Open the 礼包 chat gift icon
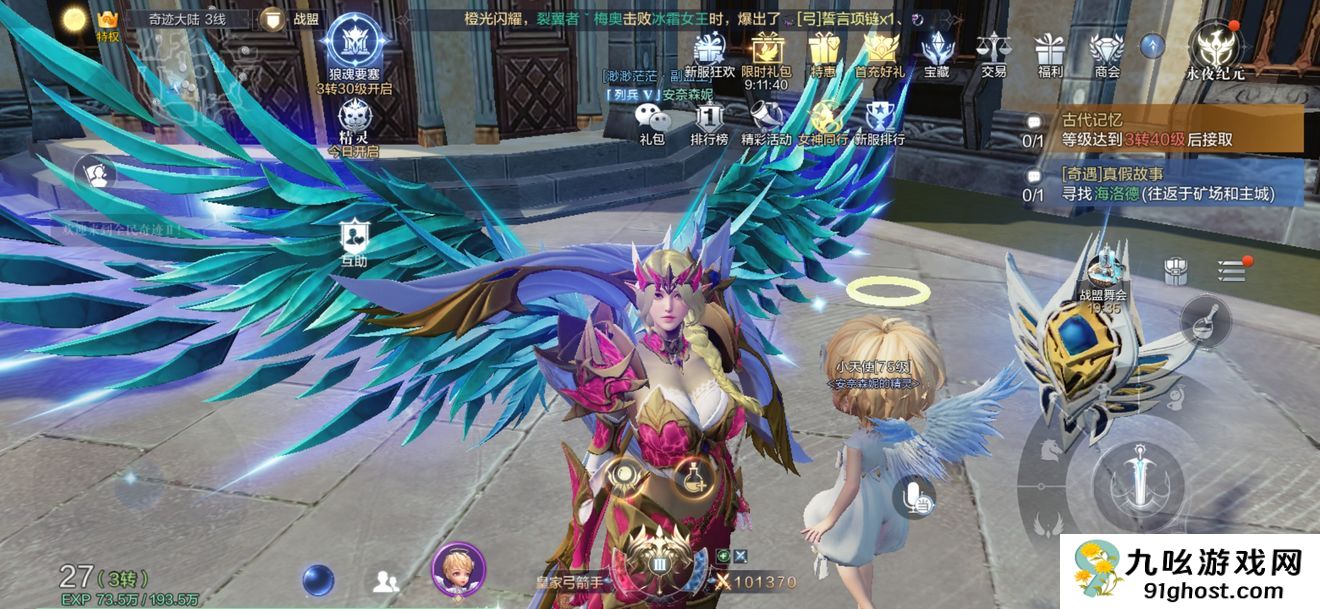The width and height of the screenshot is (1320, 609). pos(651,122)
